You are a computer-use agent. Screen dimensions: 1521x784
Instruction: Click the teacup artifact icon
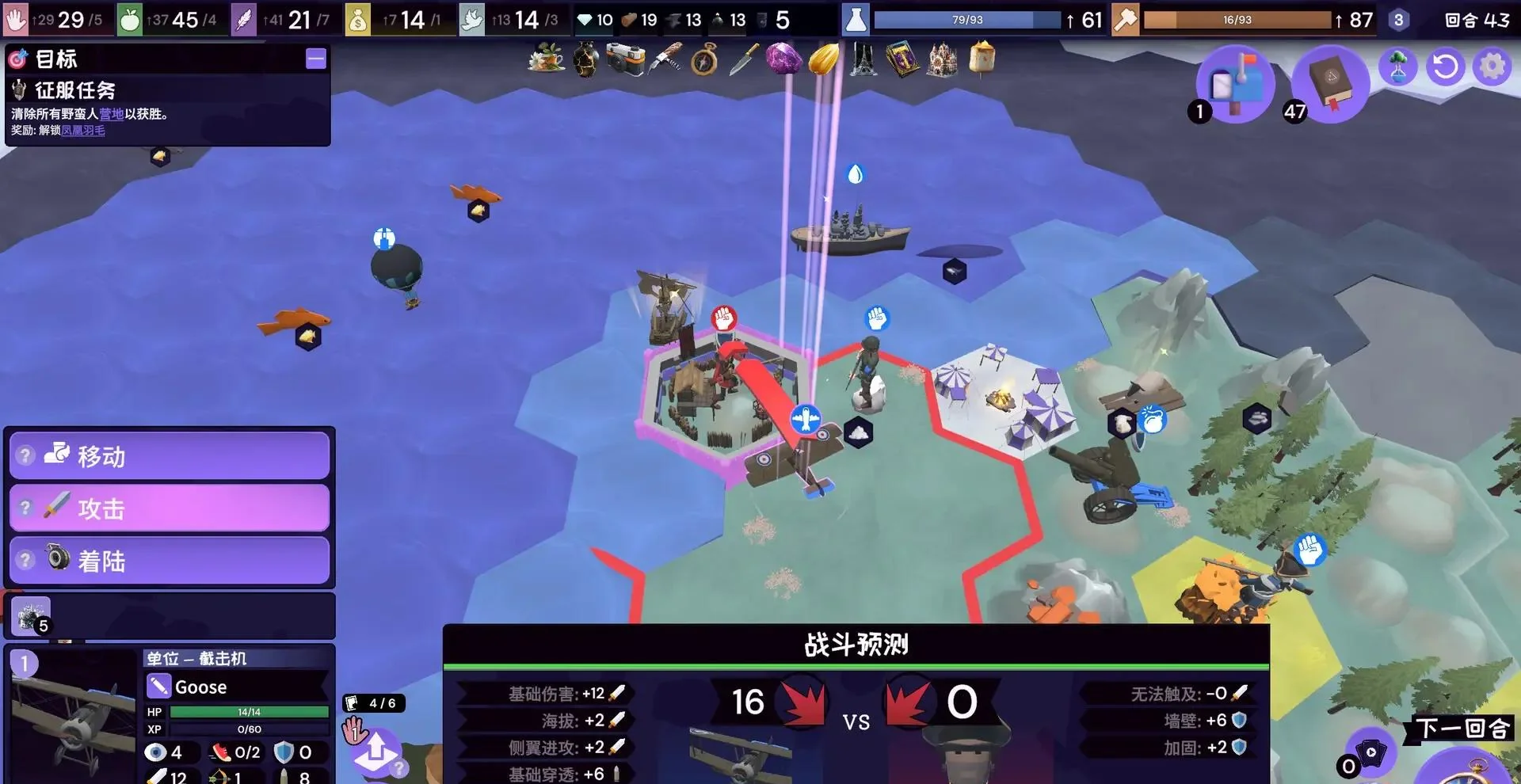point(545,59)
